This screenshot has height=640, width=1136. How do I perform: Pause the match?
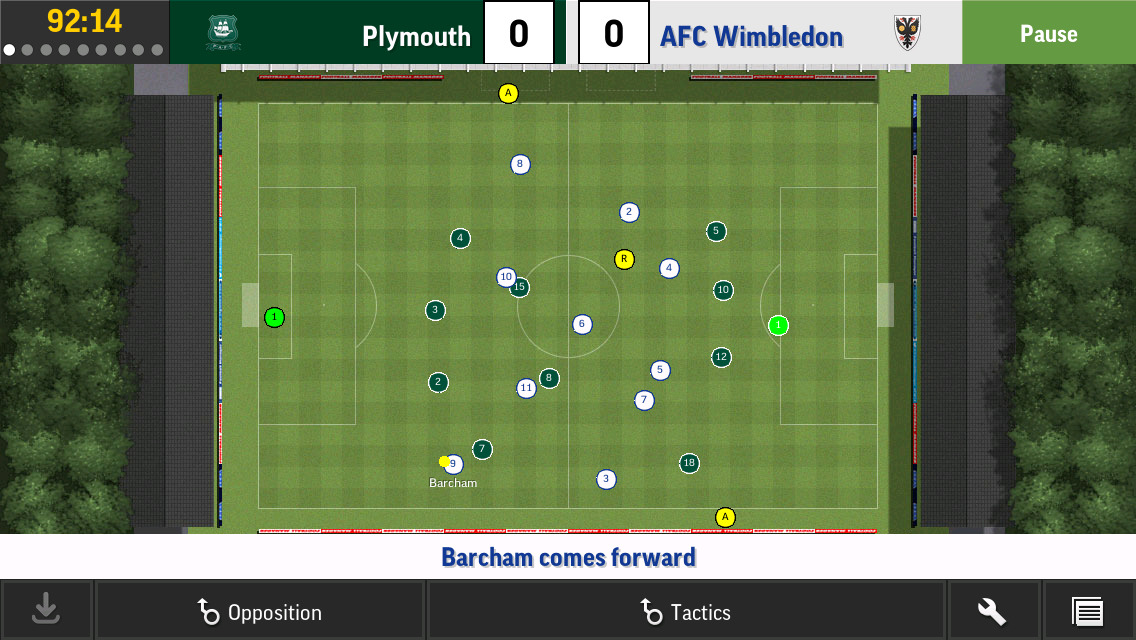[1048, 33]
